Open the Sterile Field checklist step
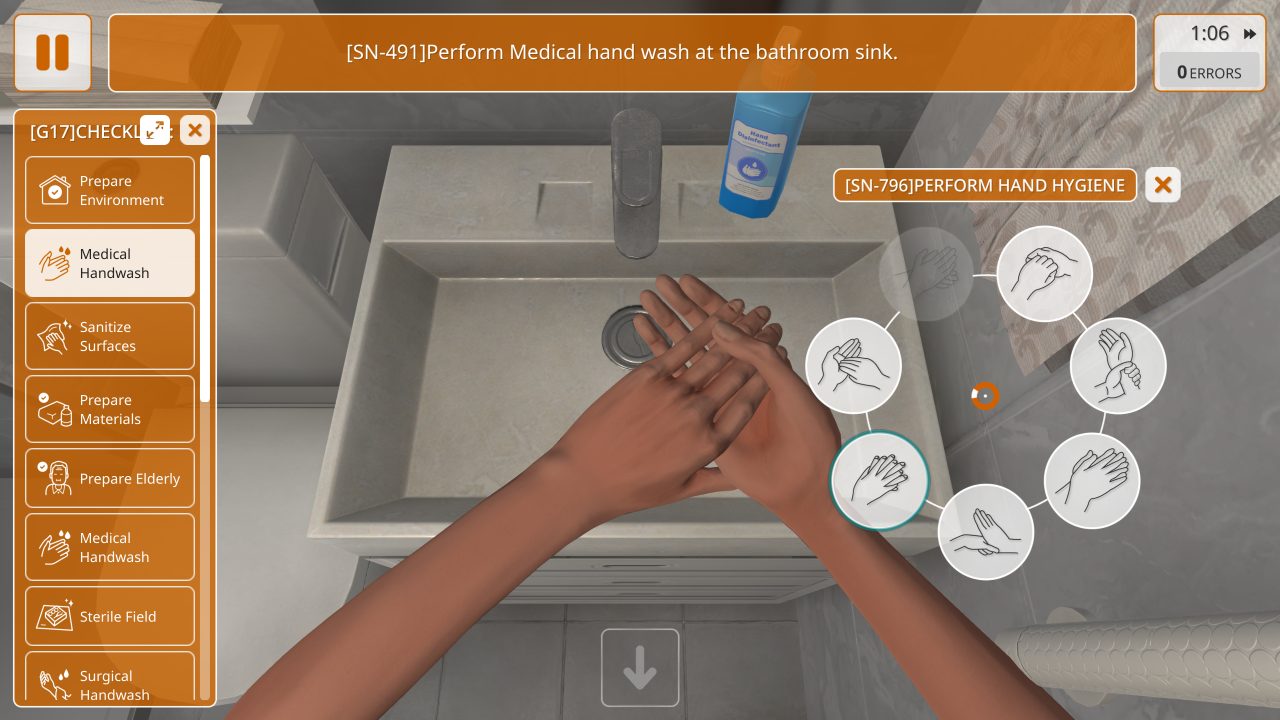The height and width of the screenshot is (720, 1280). coord(110,617)
